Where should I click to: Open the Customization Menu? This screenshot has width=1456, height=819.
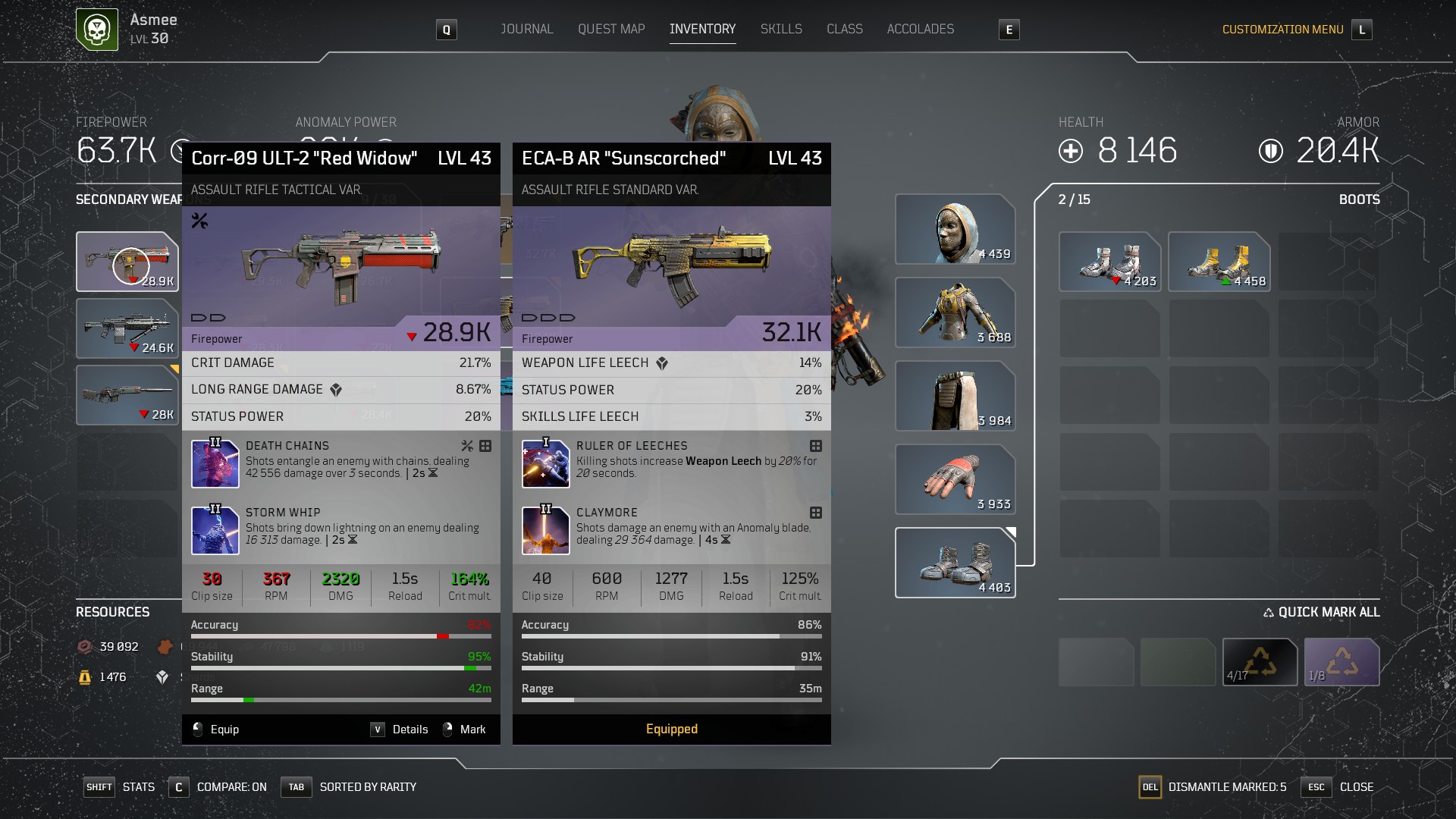click(1282, 30)
